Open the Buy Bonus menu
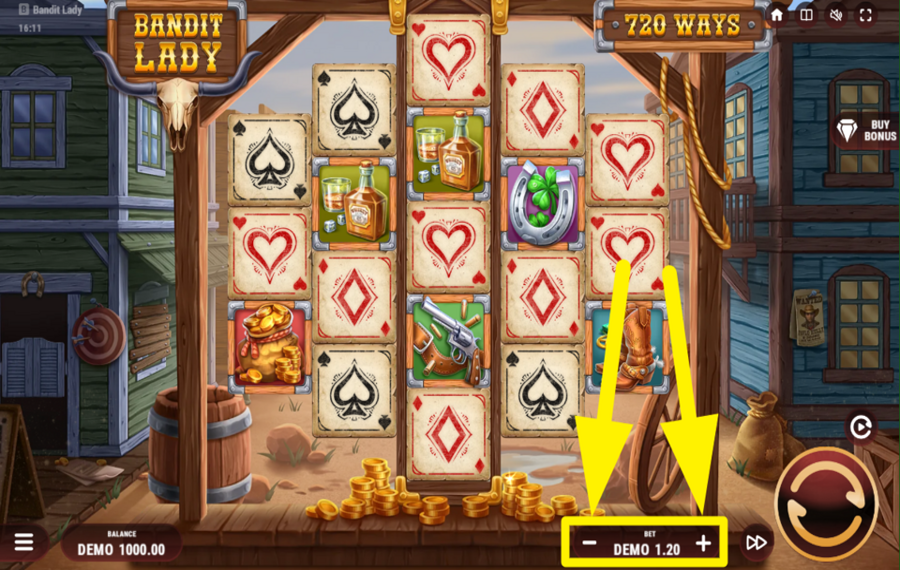Image resolution: width=900 pixels, height=570 pixels. [866, 131]
